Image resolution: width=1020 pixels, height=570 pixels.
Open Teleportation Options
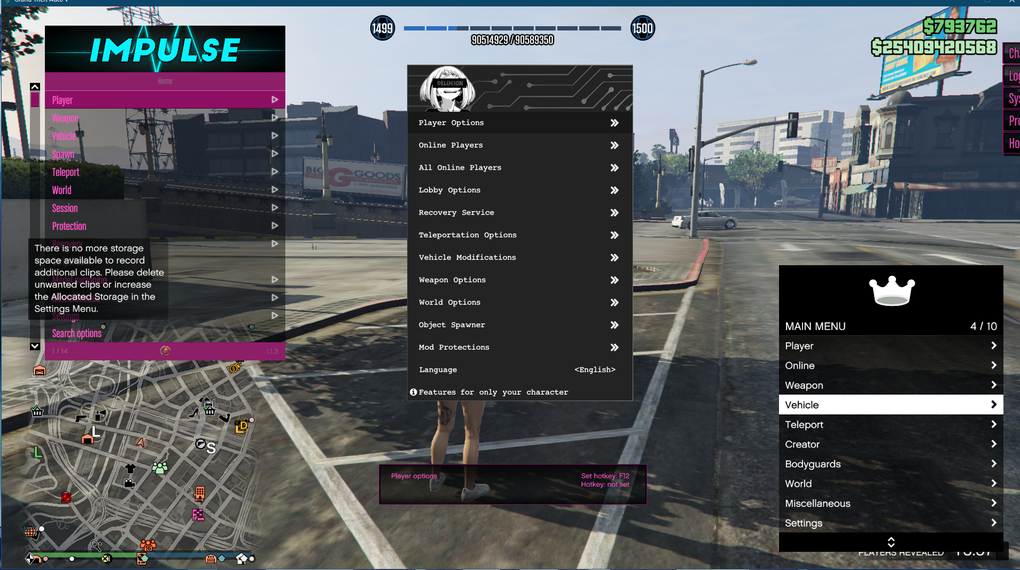[x=519, y=235]
